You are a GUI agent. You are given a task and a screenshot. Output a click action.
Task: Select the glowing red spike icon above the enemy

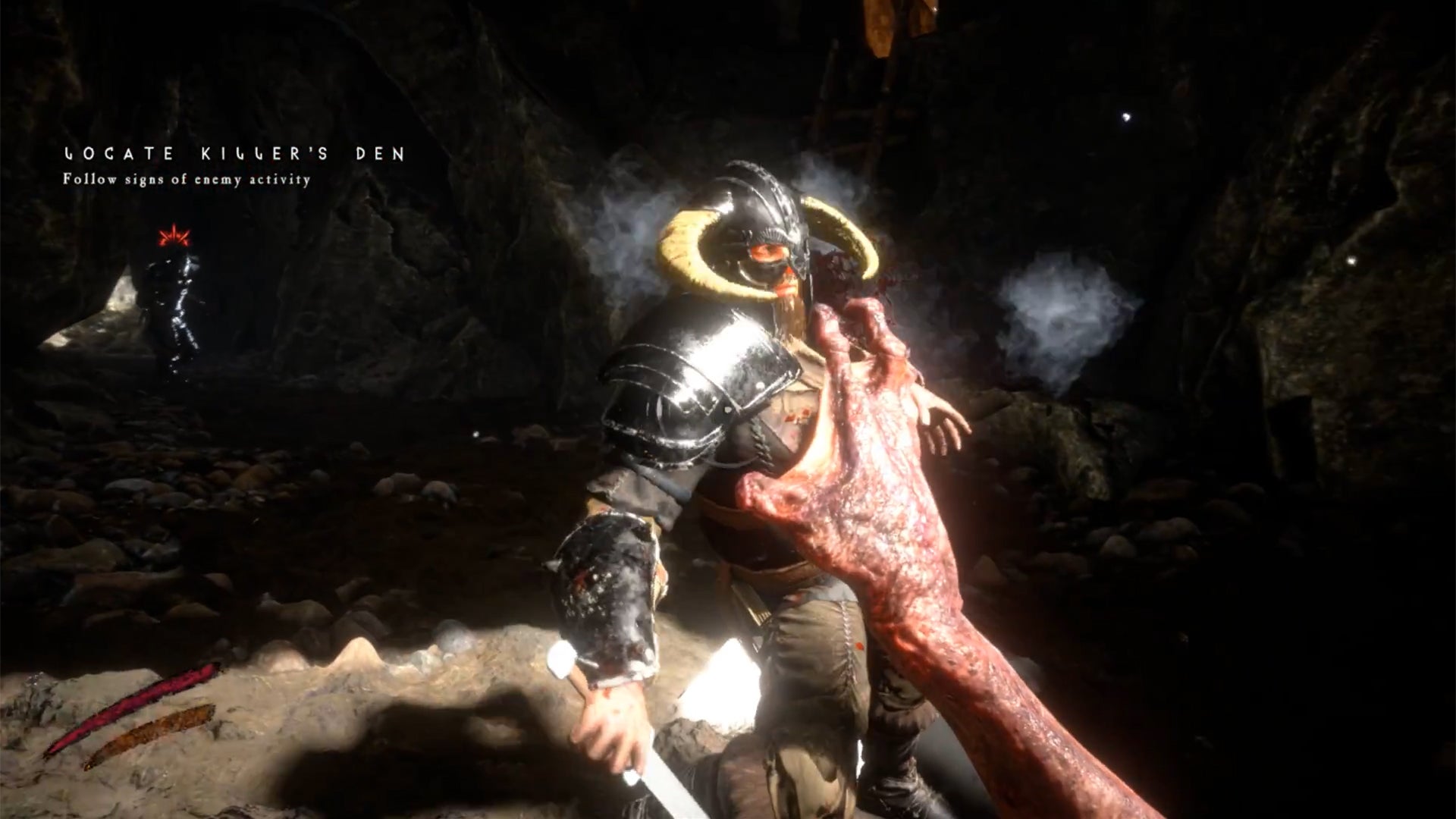(176, 235)
